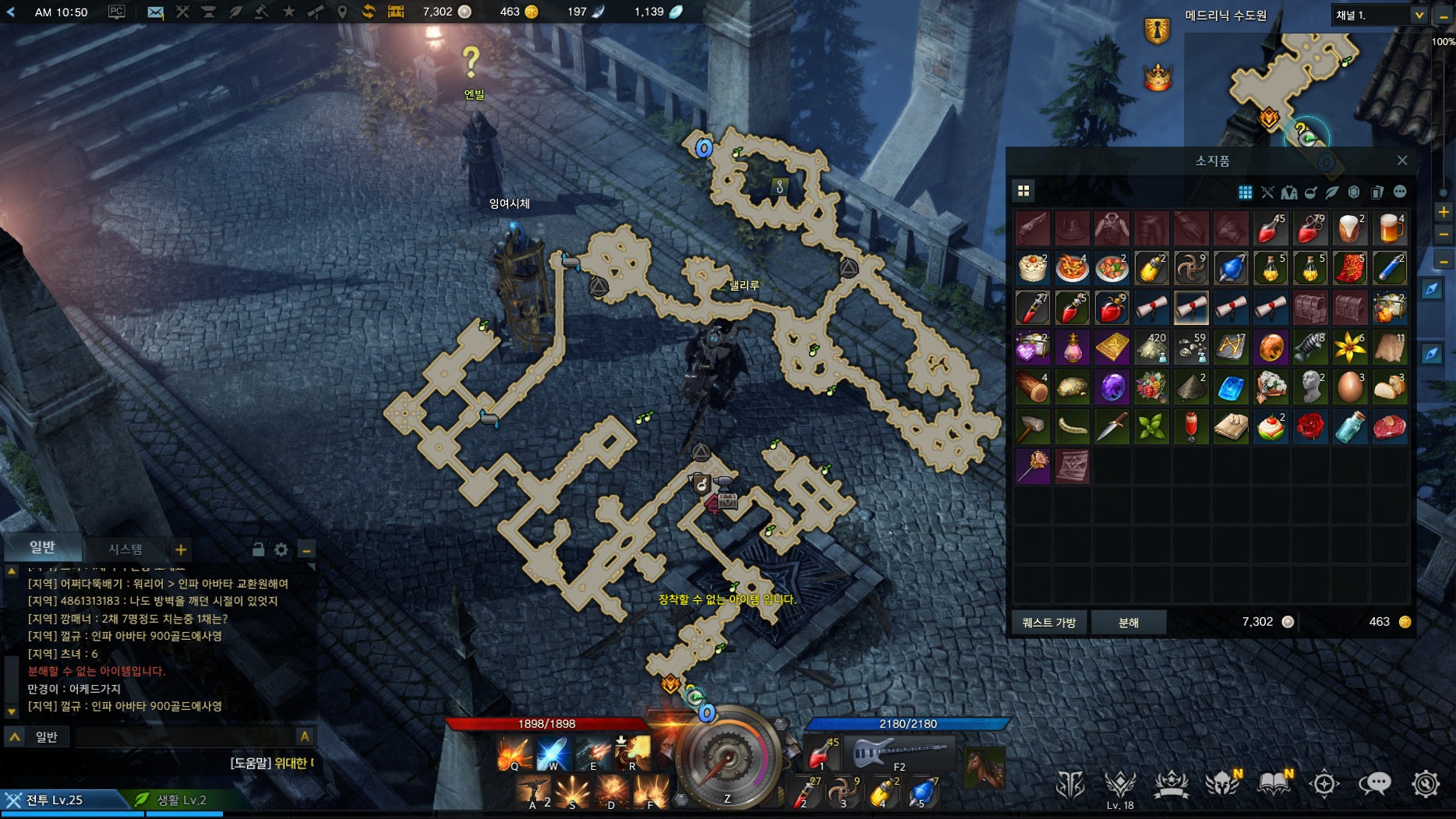
Task: Select the raw meat item slot
Action: click(x=1390, y=427)
